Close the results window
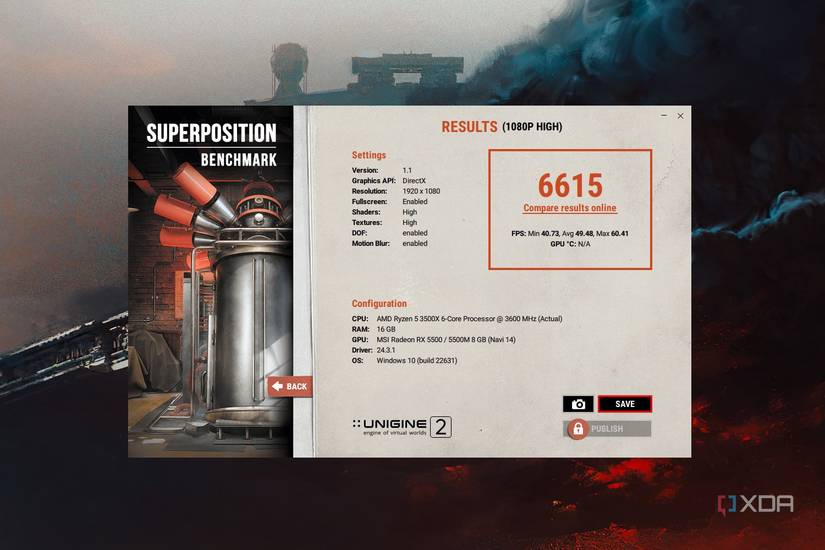This screenshot has height=550, width=825. [x=680, y=116]
